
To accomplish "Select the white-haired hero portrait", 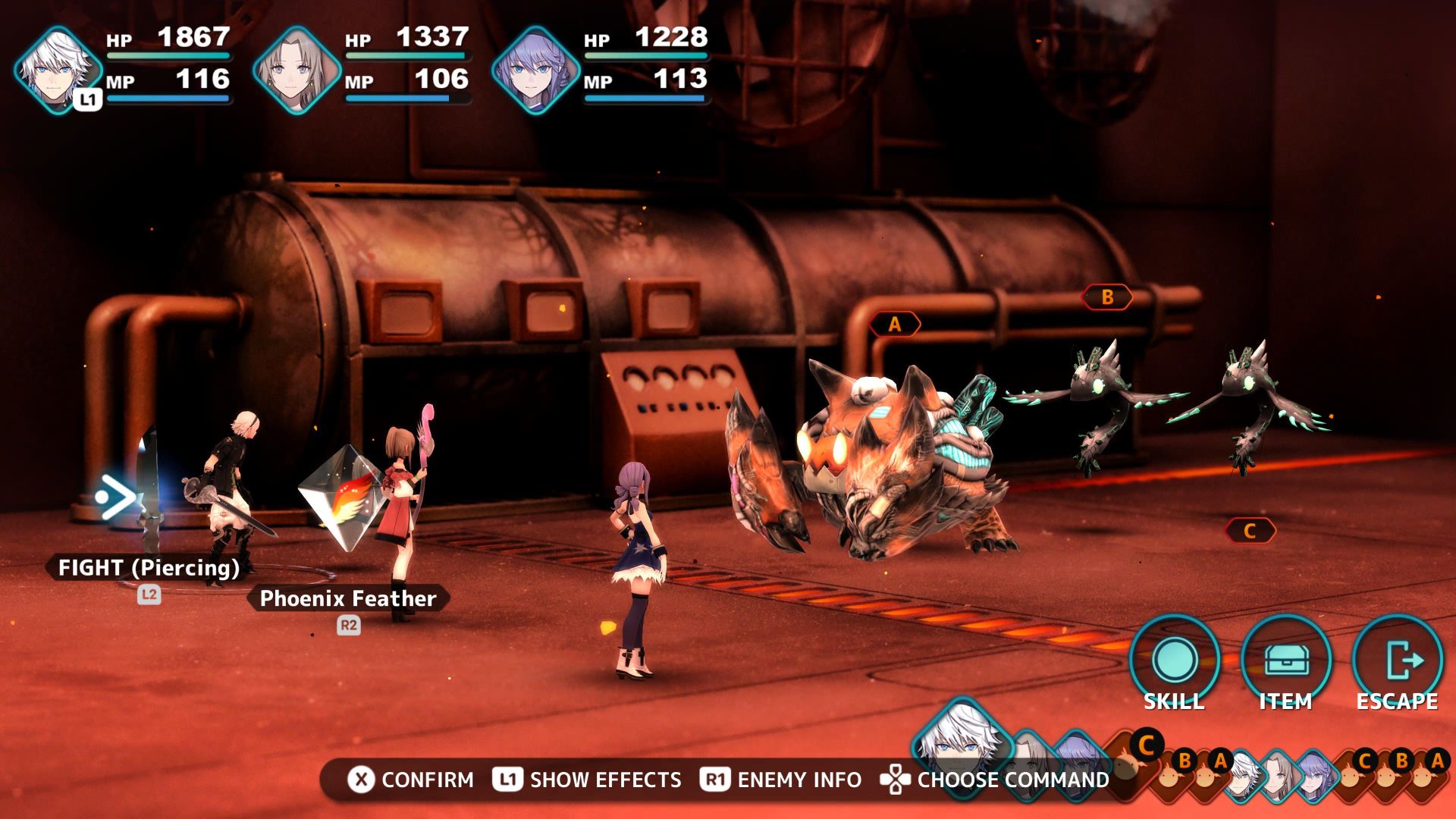I will coord(58,70).
